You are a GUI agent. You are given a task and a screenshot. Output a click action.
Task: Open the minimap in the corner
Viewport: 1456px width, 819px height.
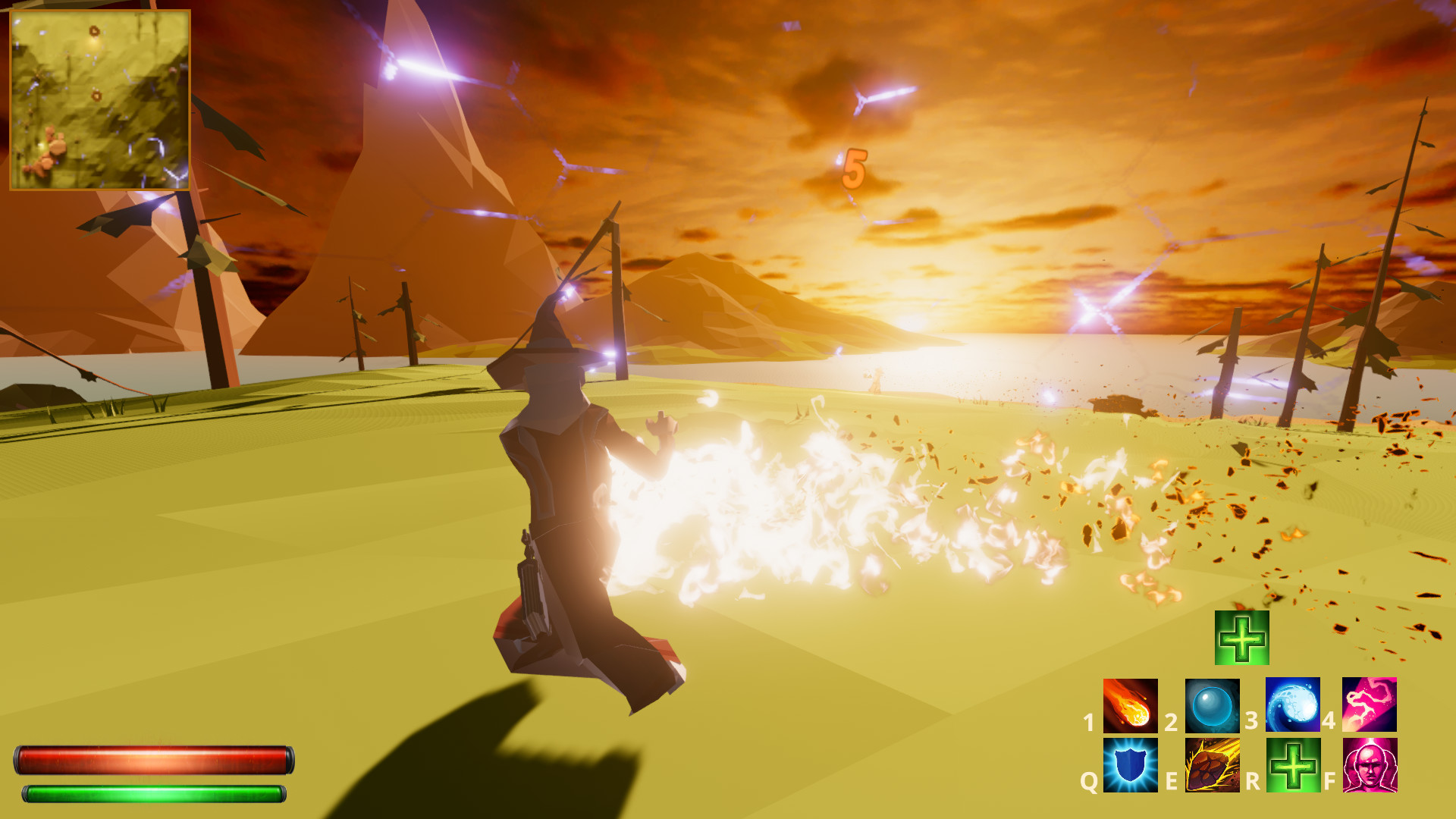[99, 99]
